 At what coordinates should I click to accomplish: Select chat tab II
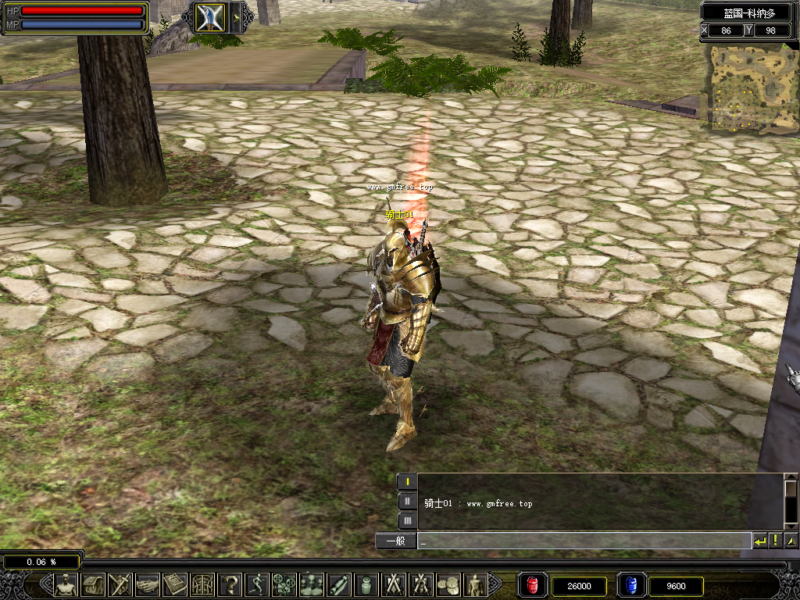coord(407,501)
